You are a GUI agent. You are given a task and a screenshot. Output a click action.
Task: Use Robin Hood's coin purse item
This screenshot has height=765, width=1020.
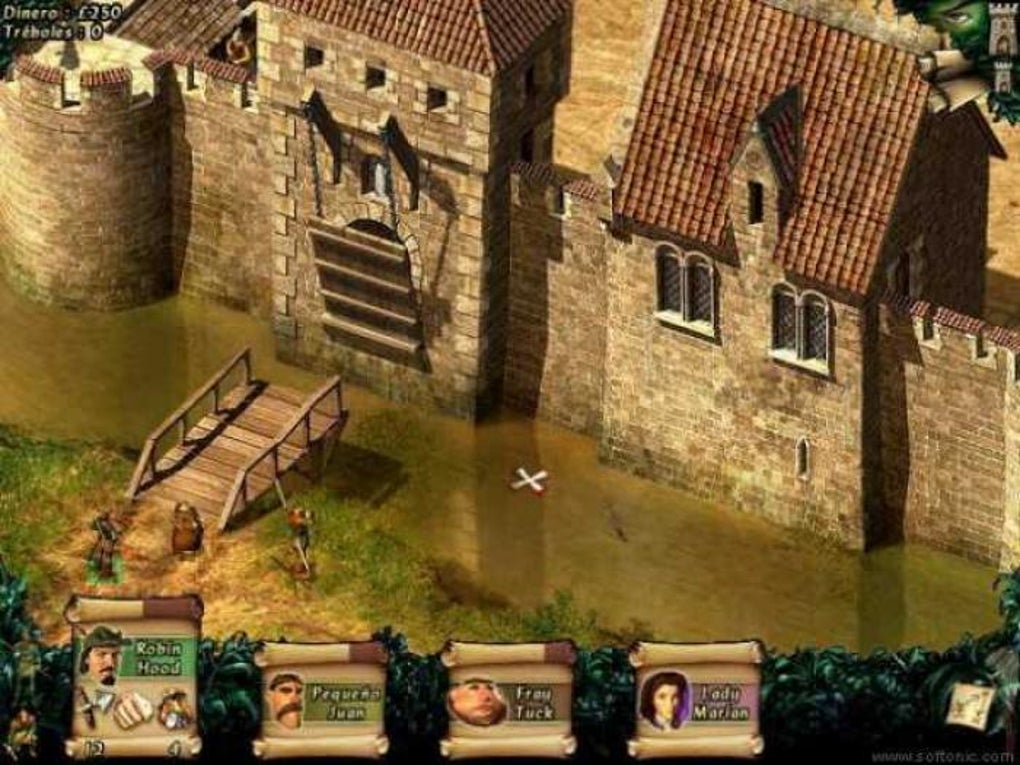pyautogui.click(x=174, y=708)
